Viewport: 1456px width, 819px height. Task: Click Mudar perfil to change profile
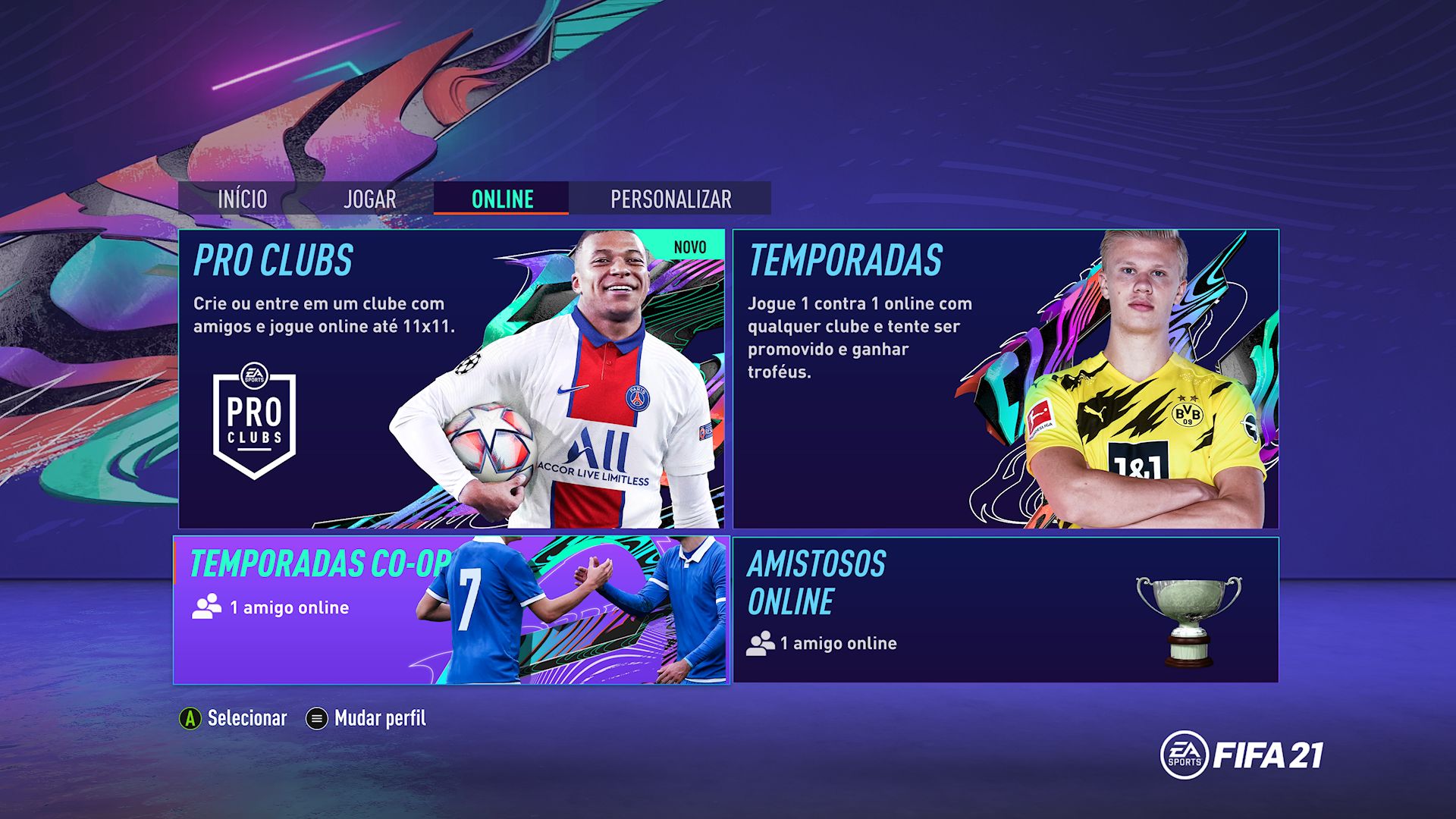pos(379,717)
